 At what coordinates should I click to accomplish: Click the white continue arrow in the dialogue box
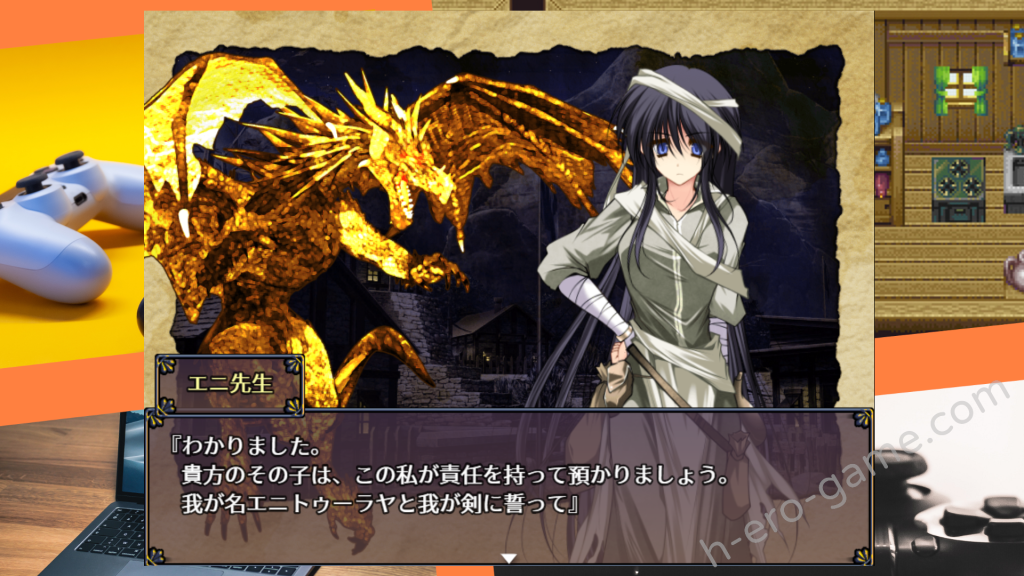click(x=508, y=558)
